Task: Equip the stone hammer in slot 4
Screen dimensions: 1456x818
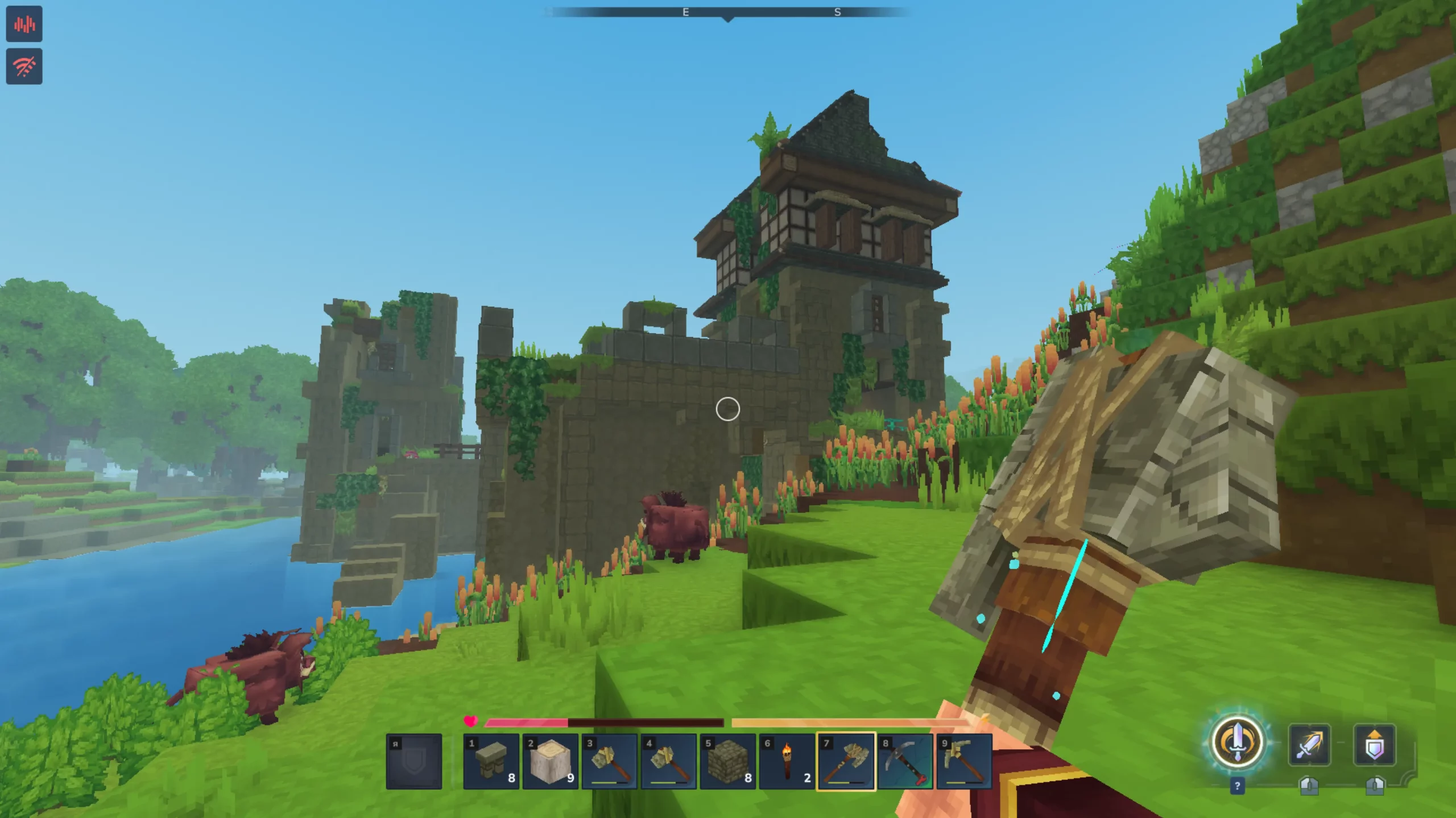Action: click(x=668, y=761)
